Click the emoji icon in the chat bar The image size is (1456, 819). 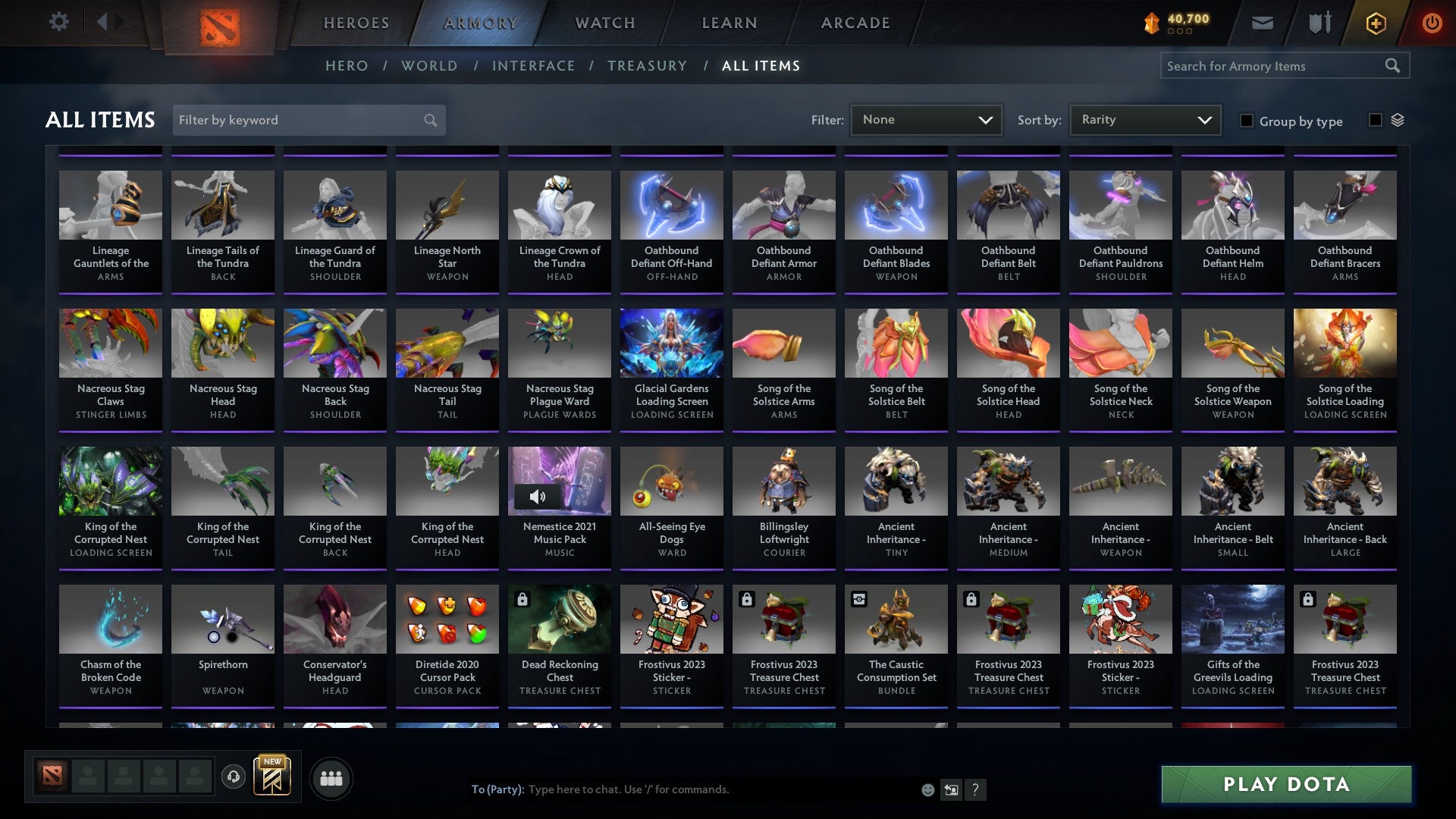[927, 789]
